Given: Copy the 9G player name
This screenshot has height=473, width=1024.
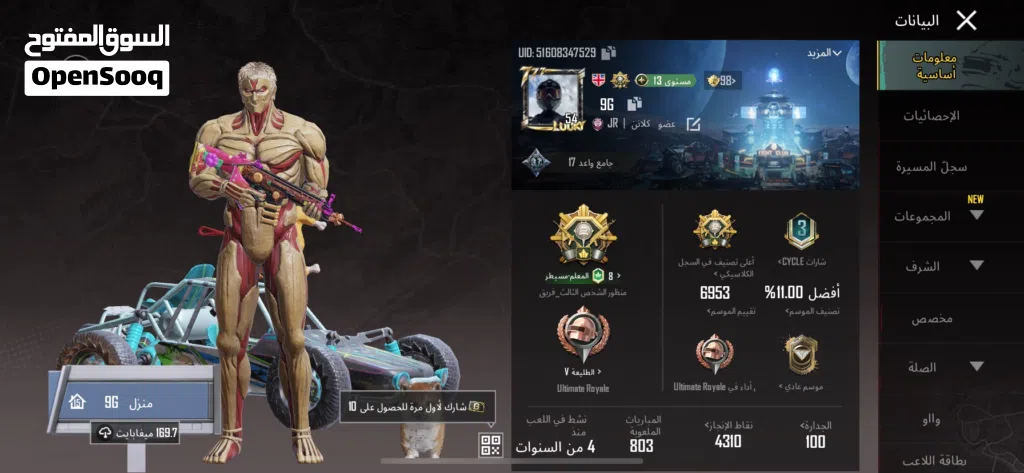Looking at the screenshot, I should click(x=634, y=104).
